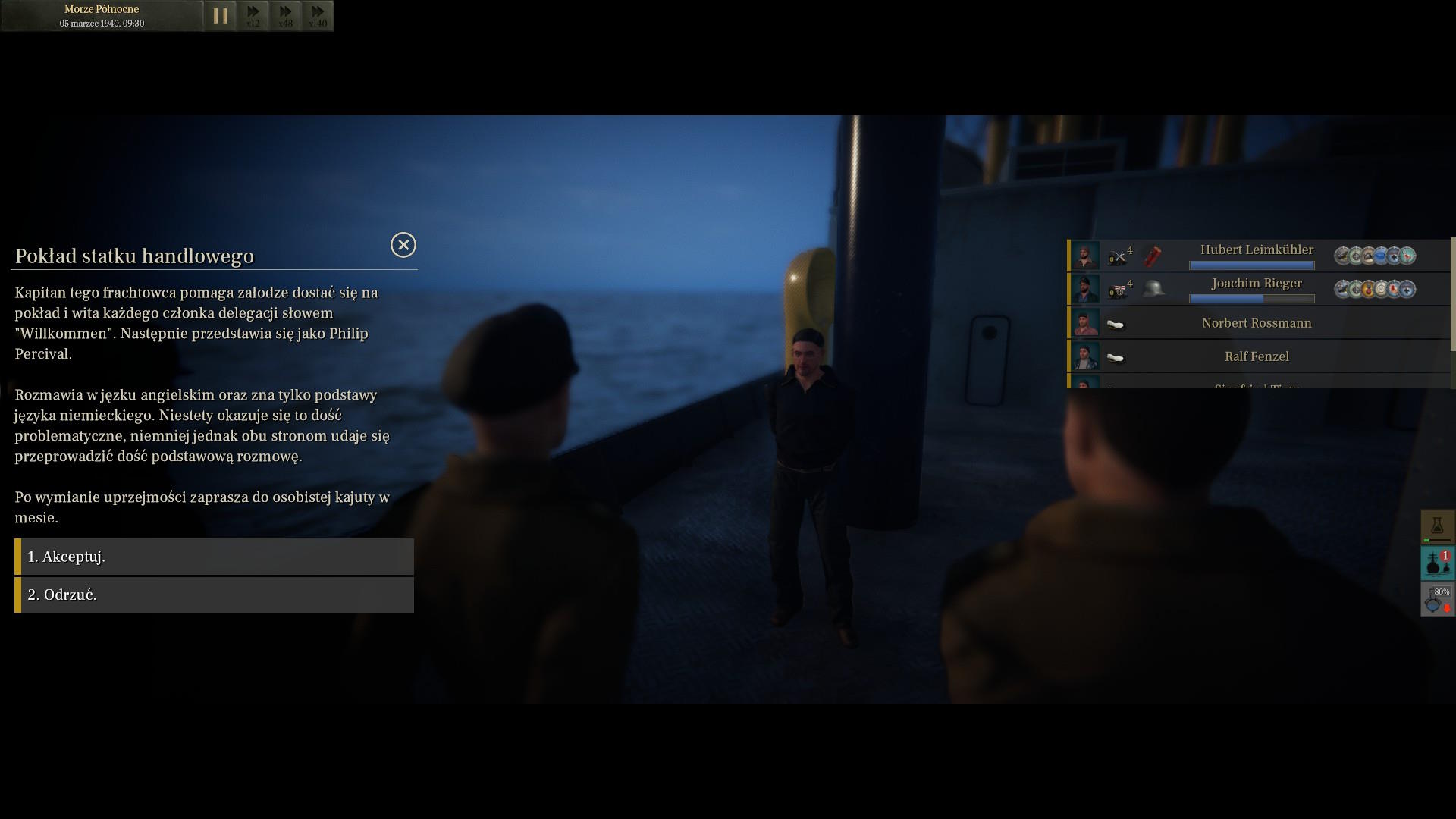Set time speed to x48

coord(286,15)
